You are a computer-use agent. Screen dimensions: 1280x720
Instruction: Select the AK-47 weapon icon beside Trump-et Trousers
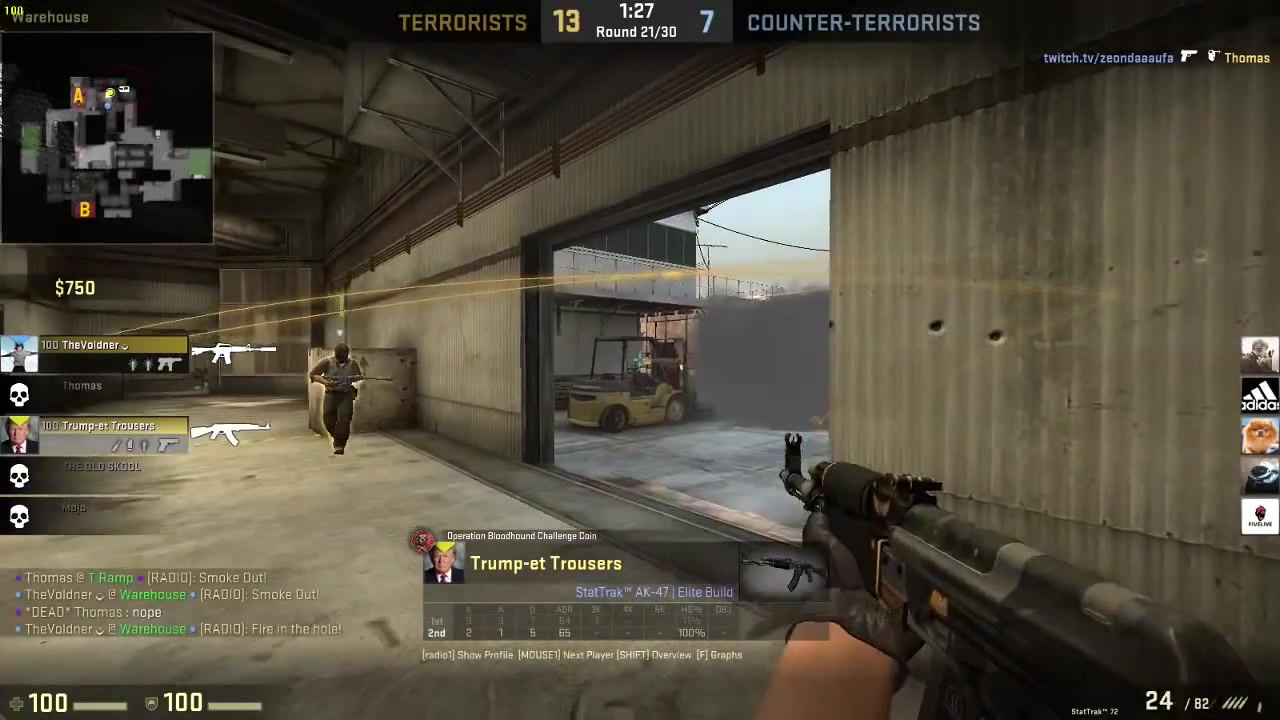230,432
